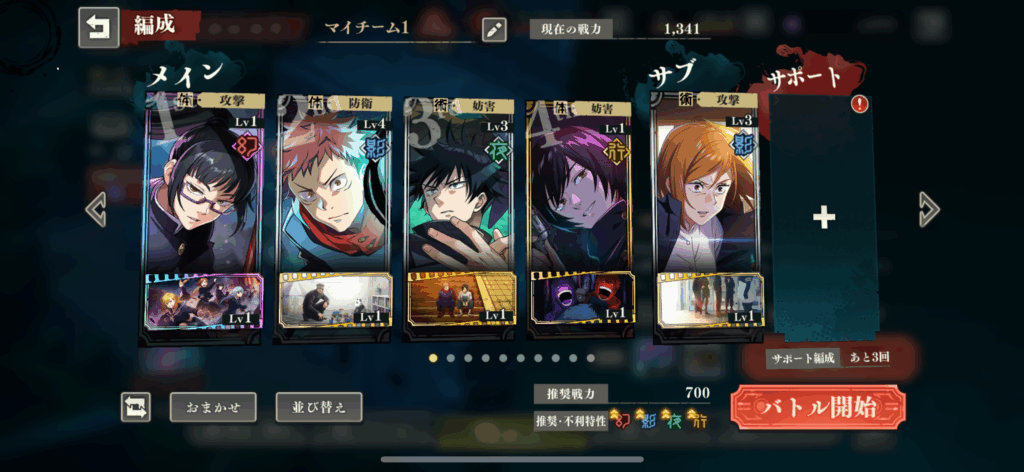1024x472 pixels.
Task: Show the next team with right arrow
Action: (x=929, y=209)
